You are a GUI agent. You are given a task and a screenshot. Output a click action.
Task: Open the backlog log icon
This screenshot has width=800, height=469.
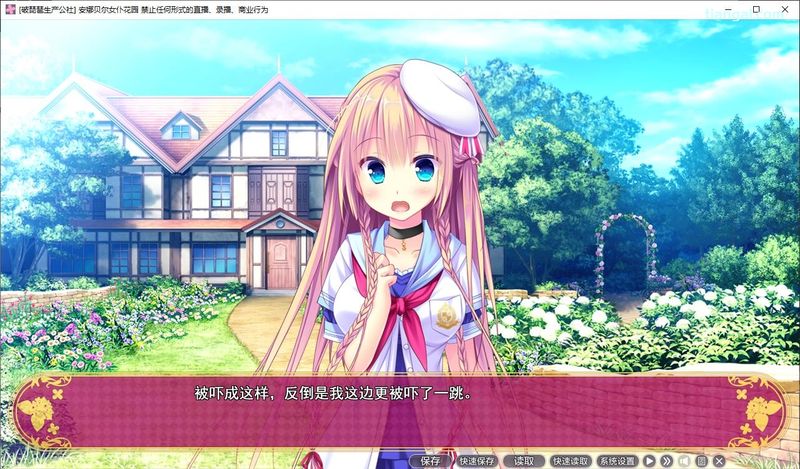tap(701, 461)
